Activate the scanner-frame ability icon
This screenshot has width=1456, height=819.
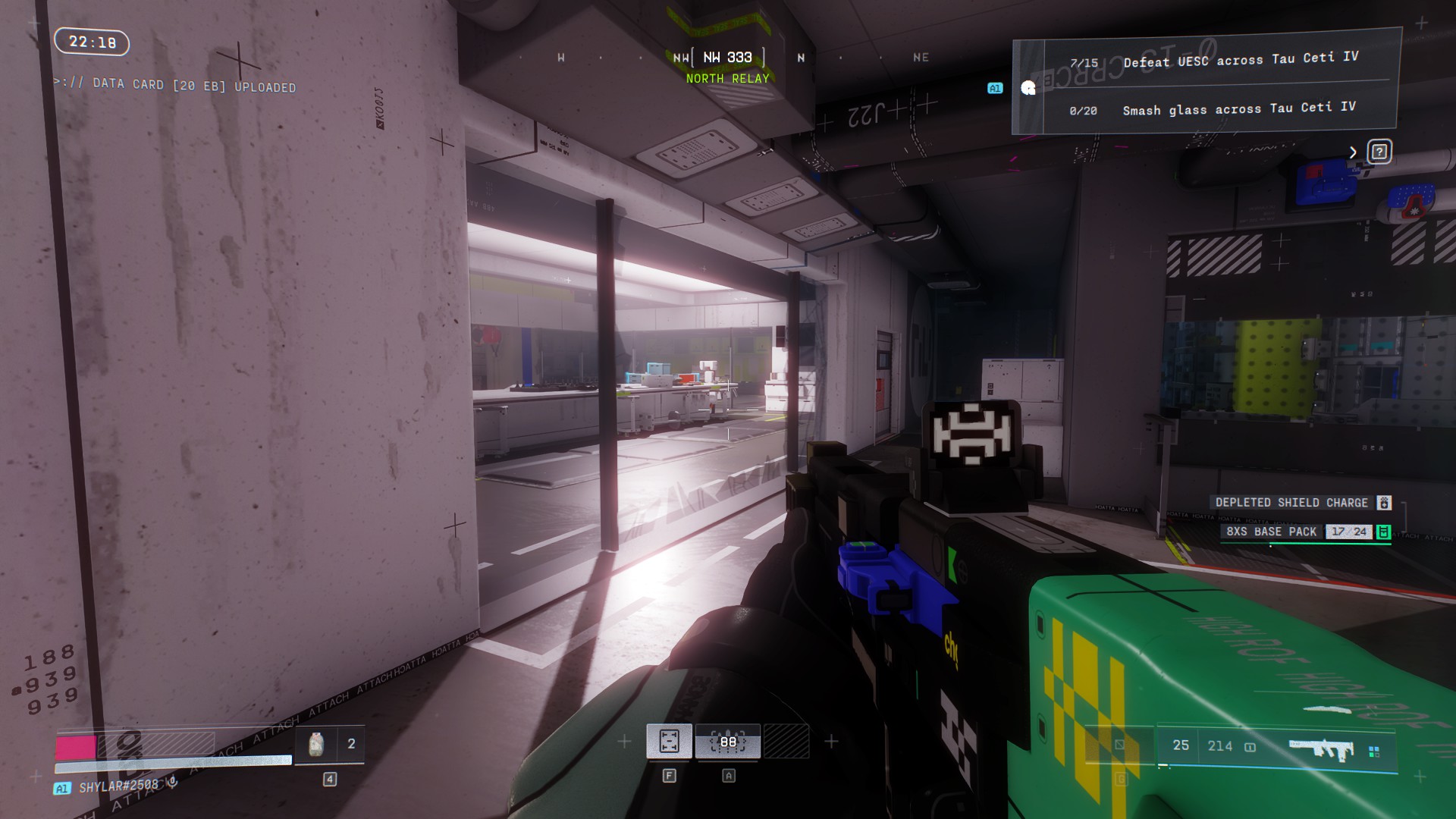point(669,742)
